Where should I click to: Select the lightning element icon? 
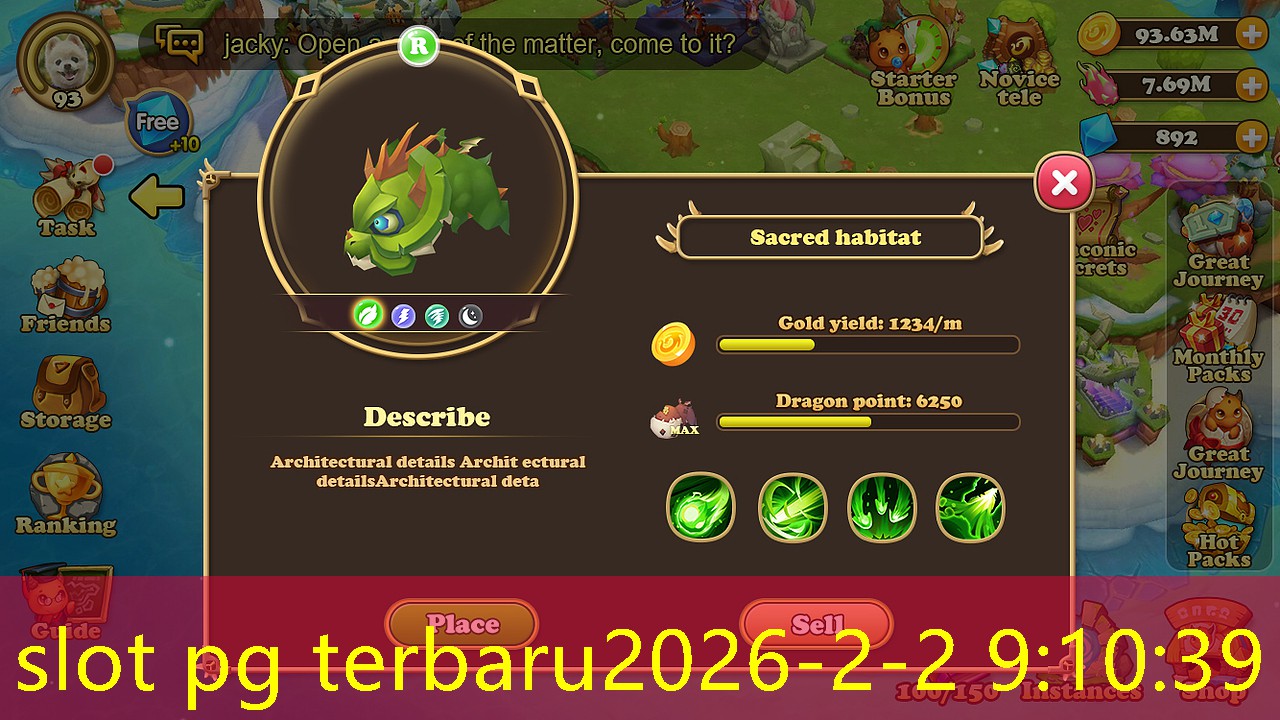403,317
